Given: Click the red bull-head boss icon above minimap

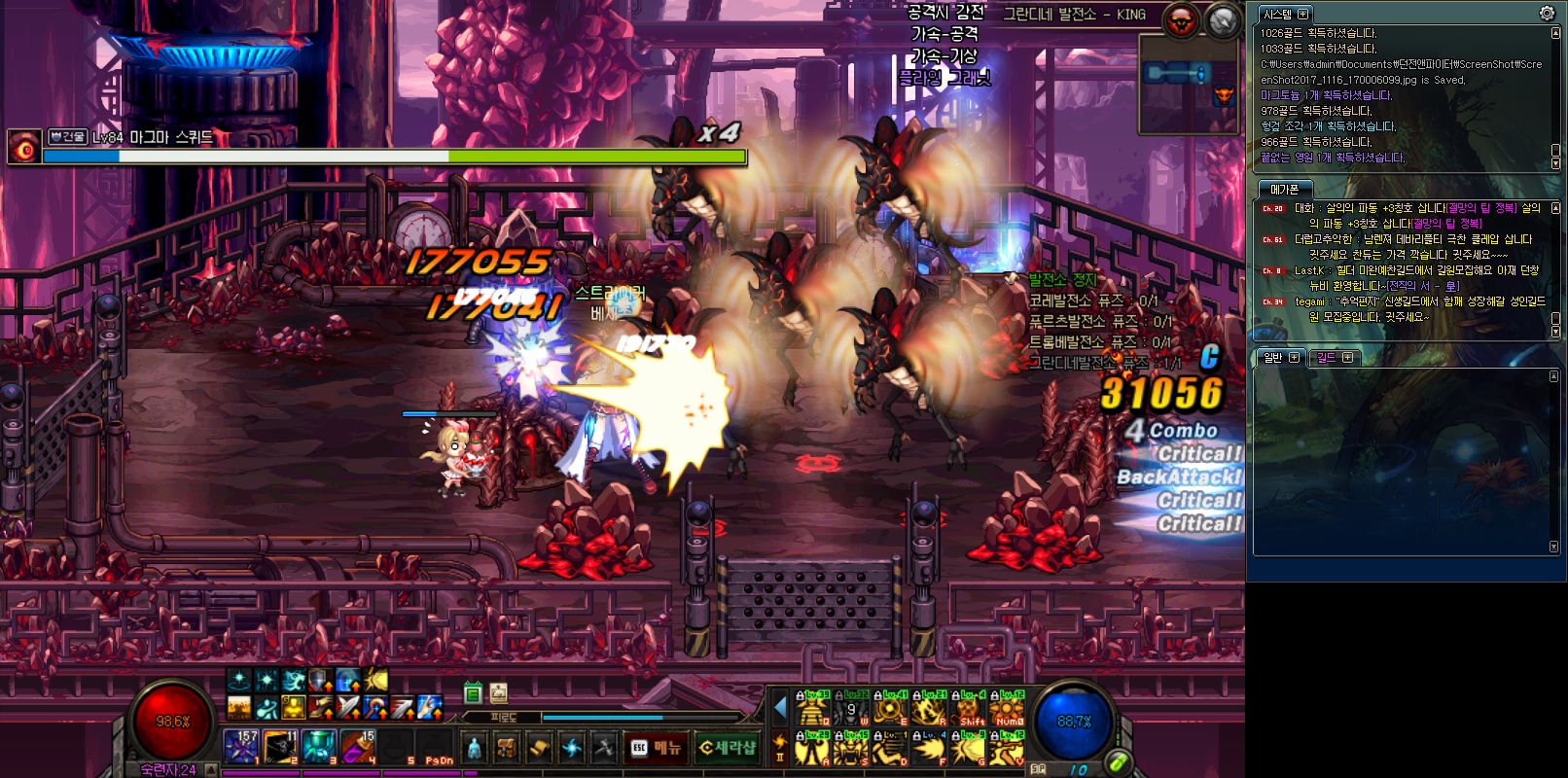Looking at the screenshot, I should tap(1181, 20).
